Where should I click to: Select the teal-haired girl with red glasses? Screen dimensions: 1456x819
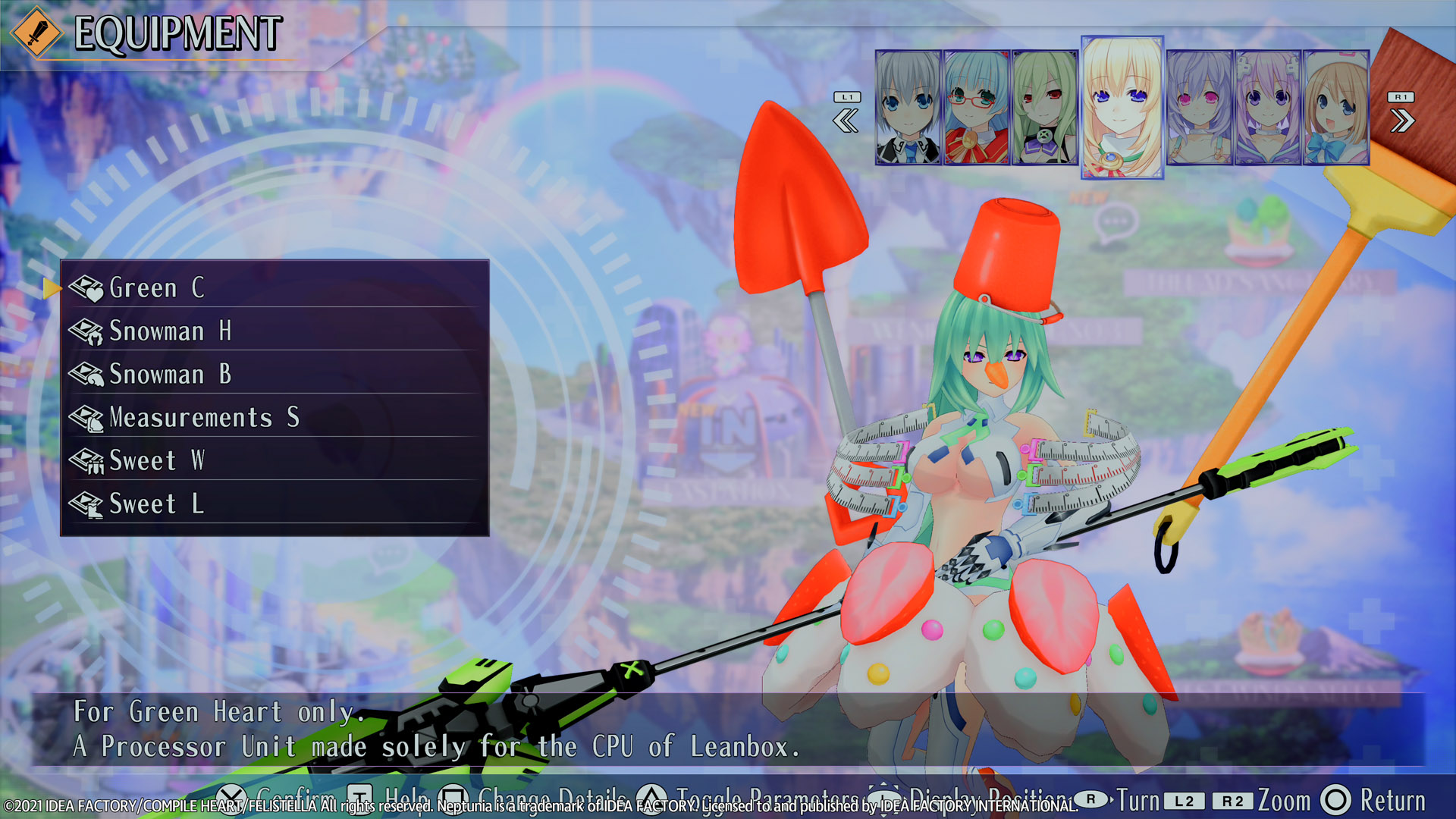pyautogui.click(x=976, y=108)
